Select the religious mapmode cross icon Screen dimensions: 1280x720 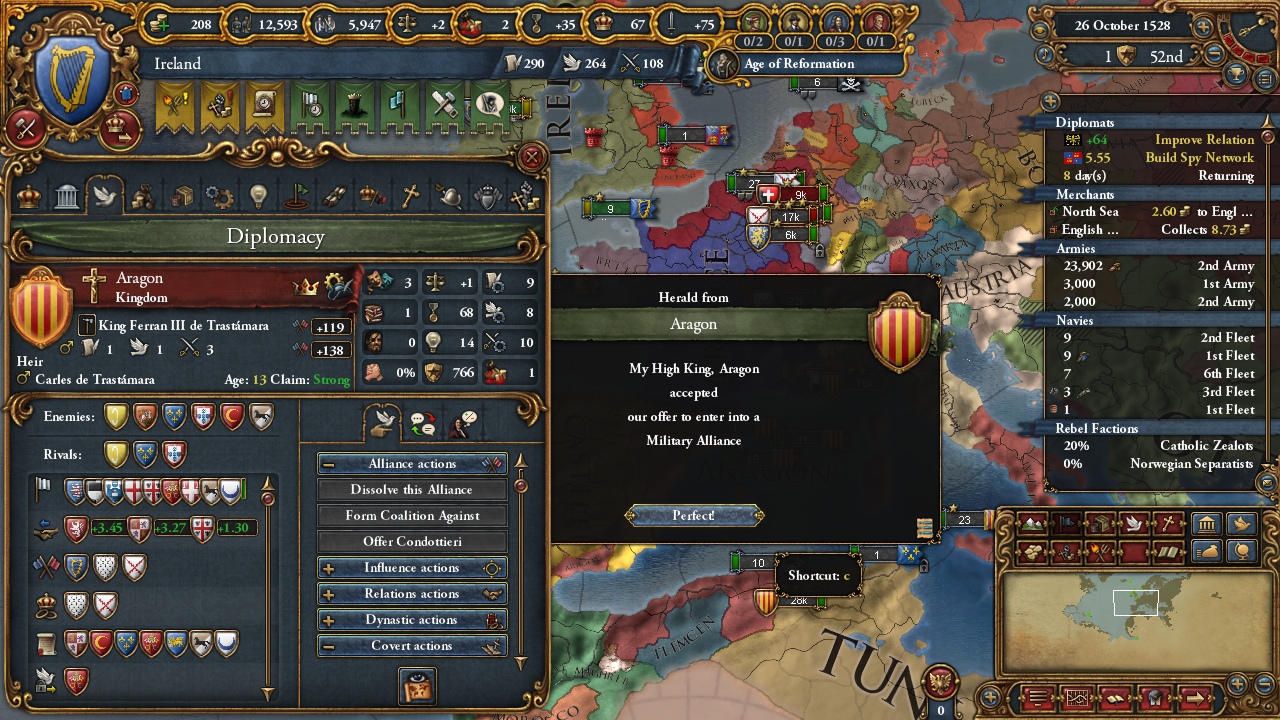pos(1168,521)
